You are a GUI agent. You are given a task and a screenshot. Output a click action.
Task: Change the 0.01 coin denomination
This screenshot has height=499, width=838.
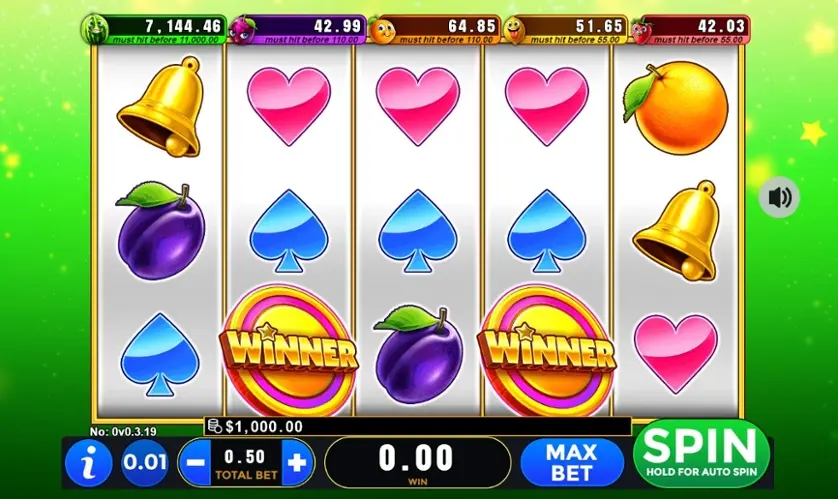(x=145, y=464)
